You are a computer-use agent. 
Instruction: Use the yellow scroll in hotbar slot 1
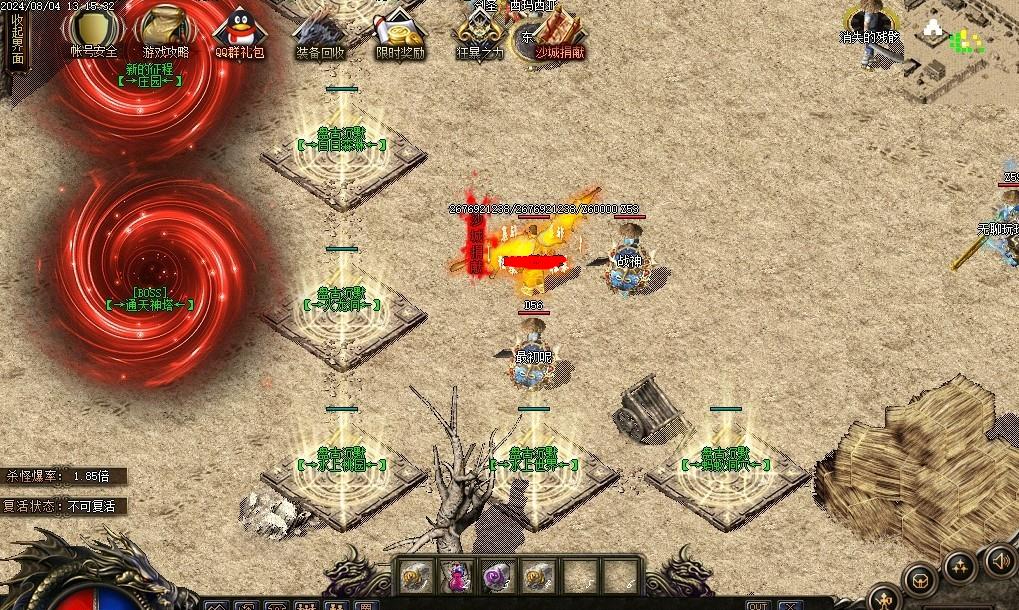coord(414,575)
